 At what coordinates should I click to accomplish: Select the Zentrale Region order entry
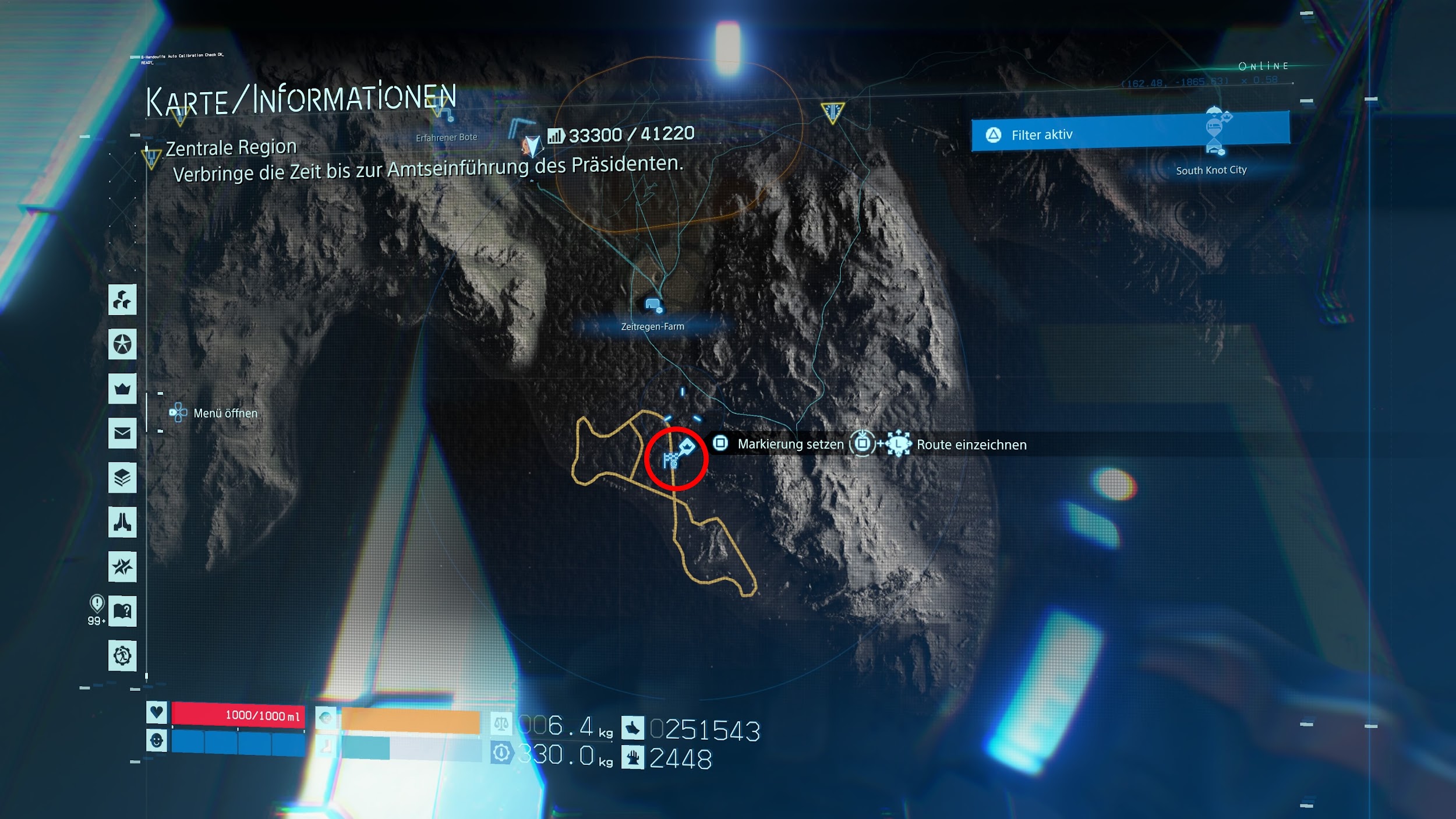tap(231, 148)
